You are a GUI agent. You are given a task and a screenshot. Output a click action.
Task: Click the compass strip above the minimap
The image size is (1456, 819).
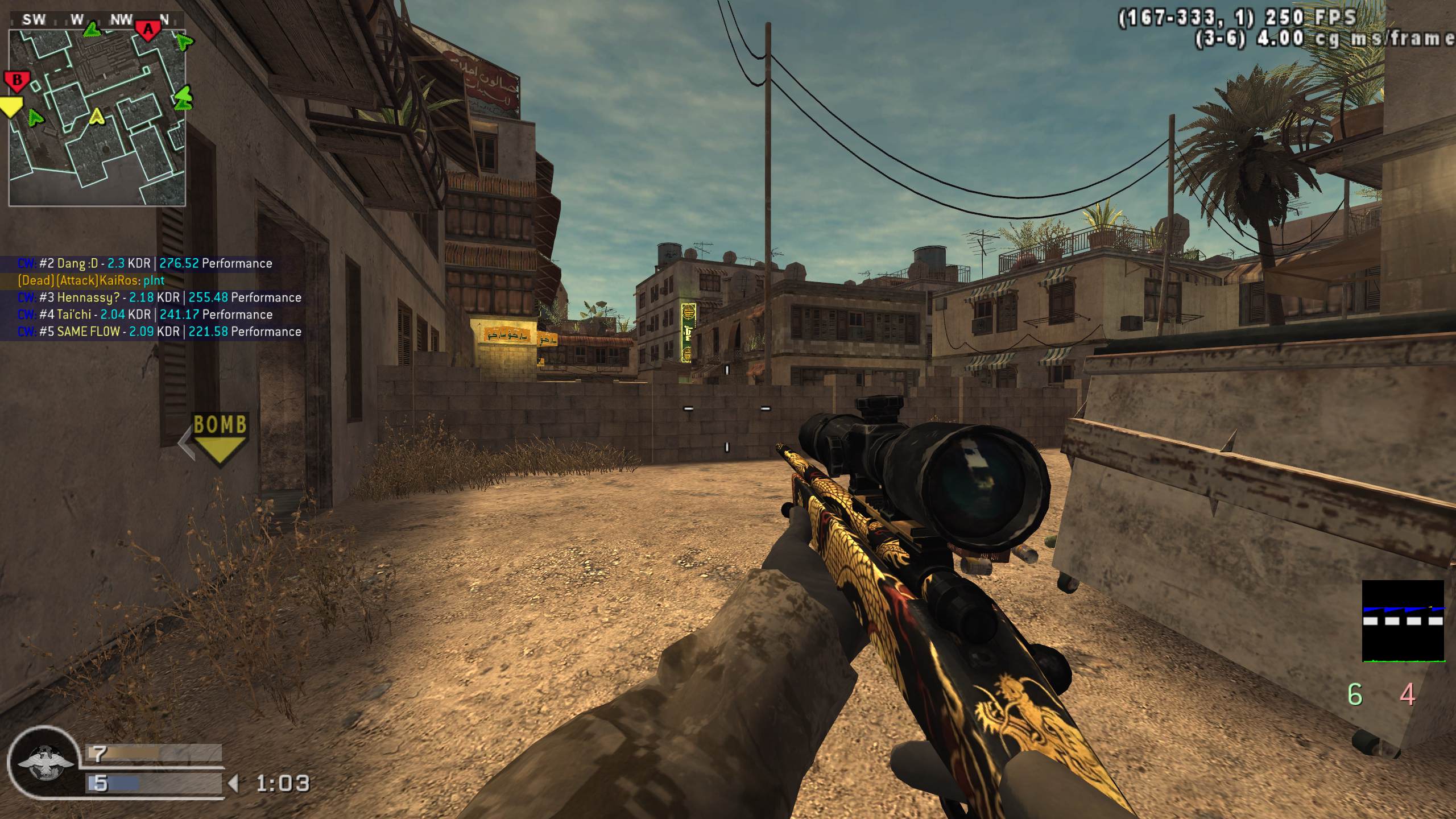(x=97, y=20)
